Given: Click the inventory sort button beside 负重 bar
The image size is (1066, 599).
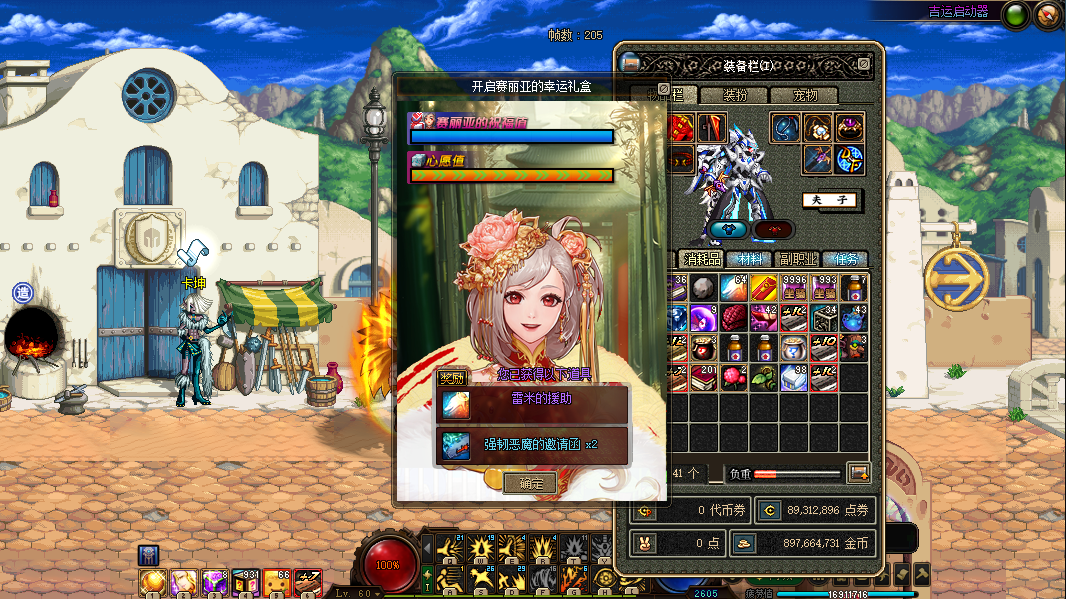Looking at the screenshot, I should click(857, 472).
